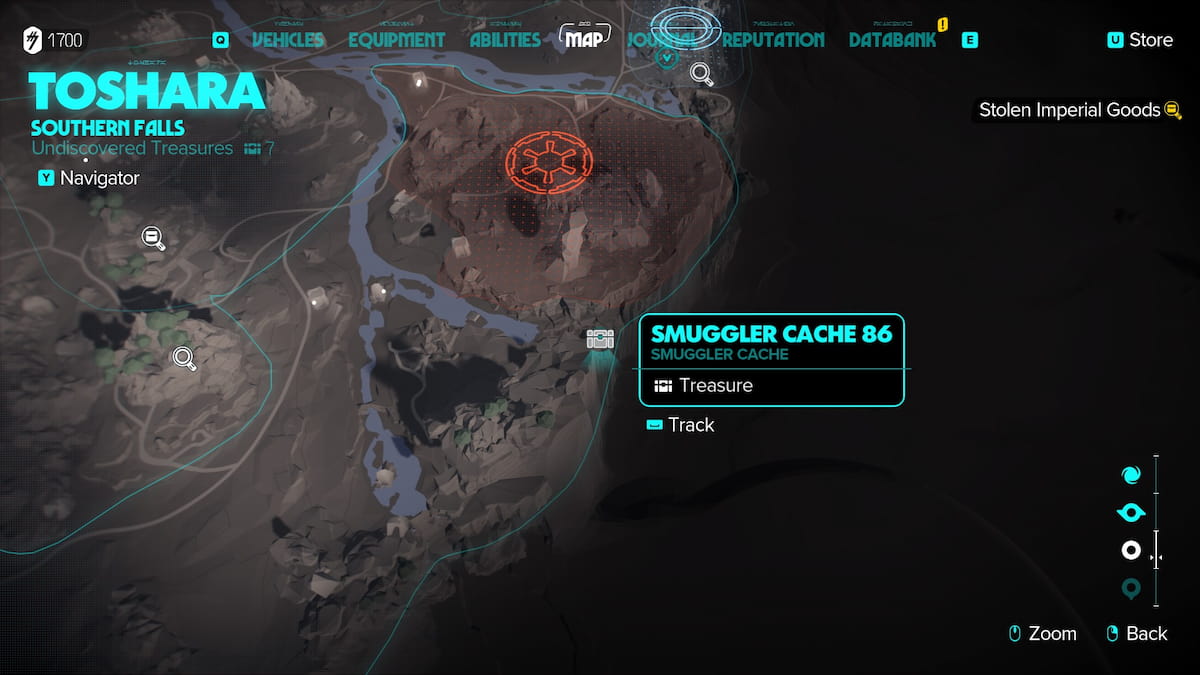Open the Databank tab
Image resolution: width=1200 pixels, height=675 pixels.
coord(892,40)
